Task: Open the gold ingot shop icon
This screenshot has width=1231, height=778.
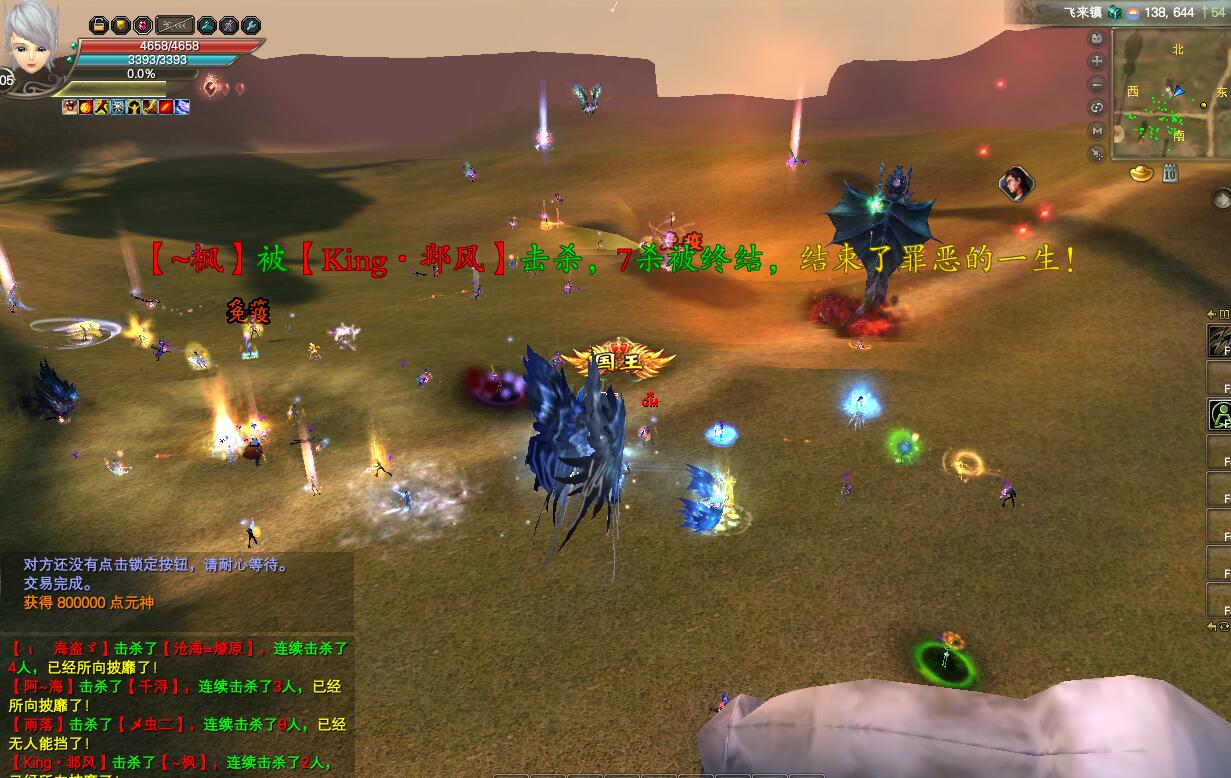Action: pos(1141,173)
